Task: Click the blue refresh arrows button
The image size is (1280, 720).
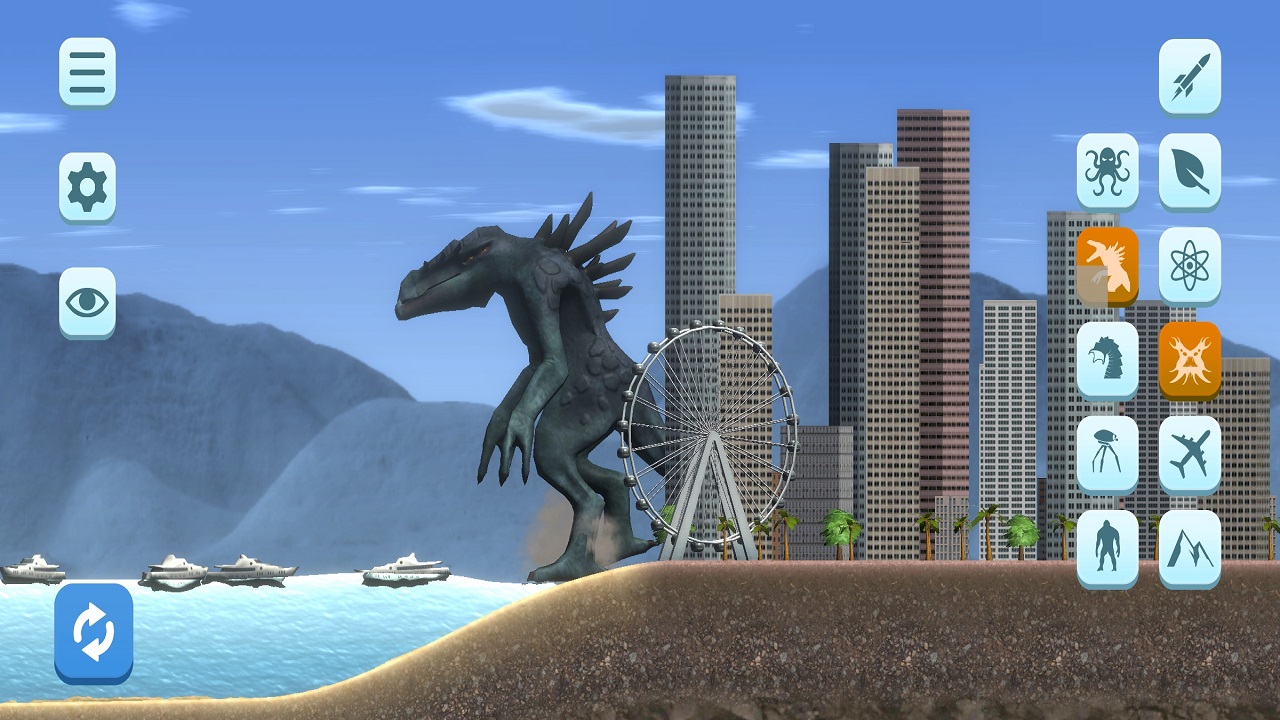Action: click(x=93, y=632)
